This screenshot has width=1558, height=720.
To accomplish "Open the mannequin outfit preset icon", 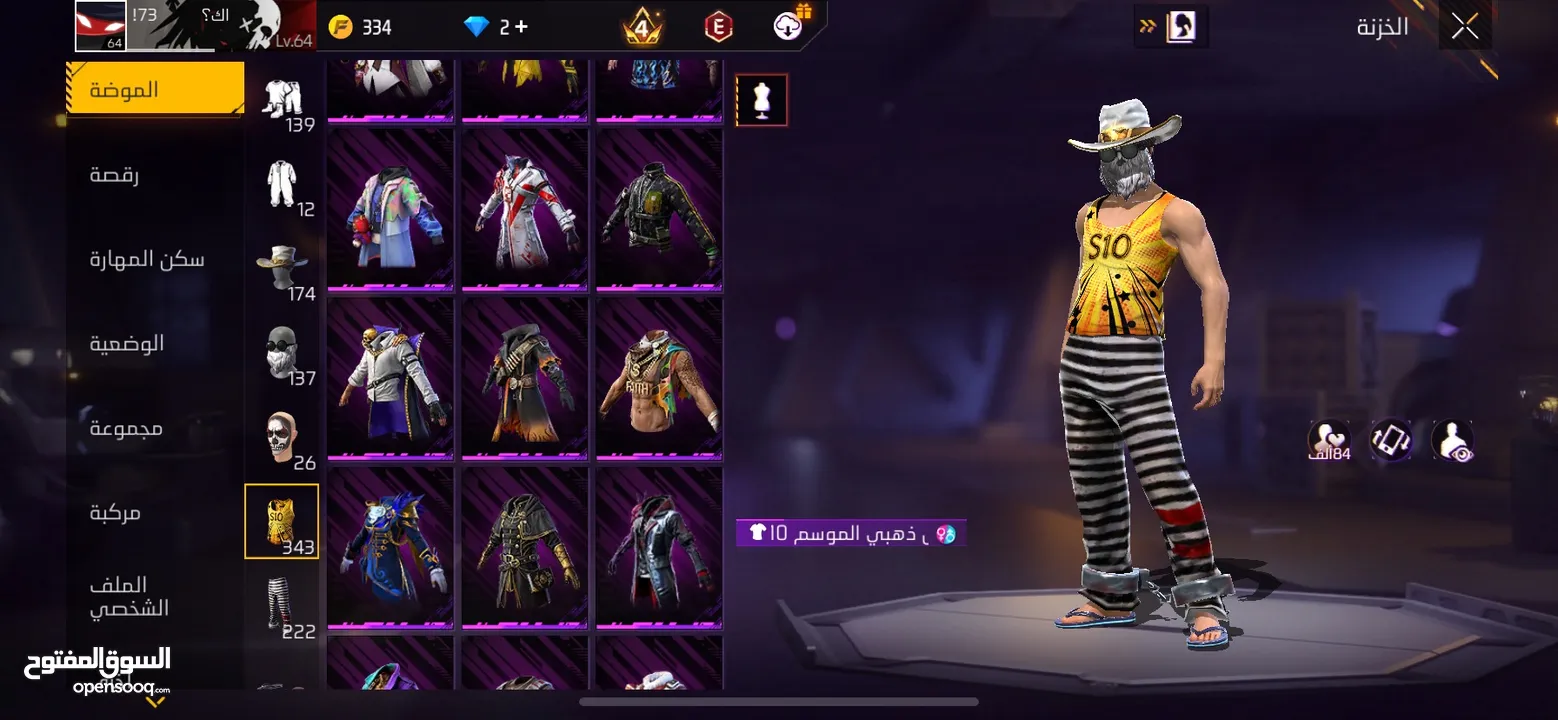I will [x=762, y=100].
